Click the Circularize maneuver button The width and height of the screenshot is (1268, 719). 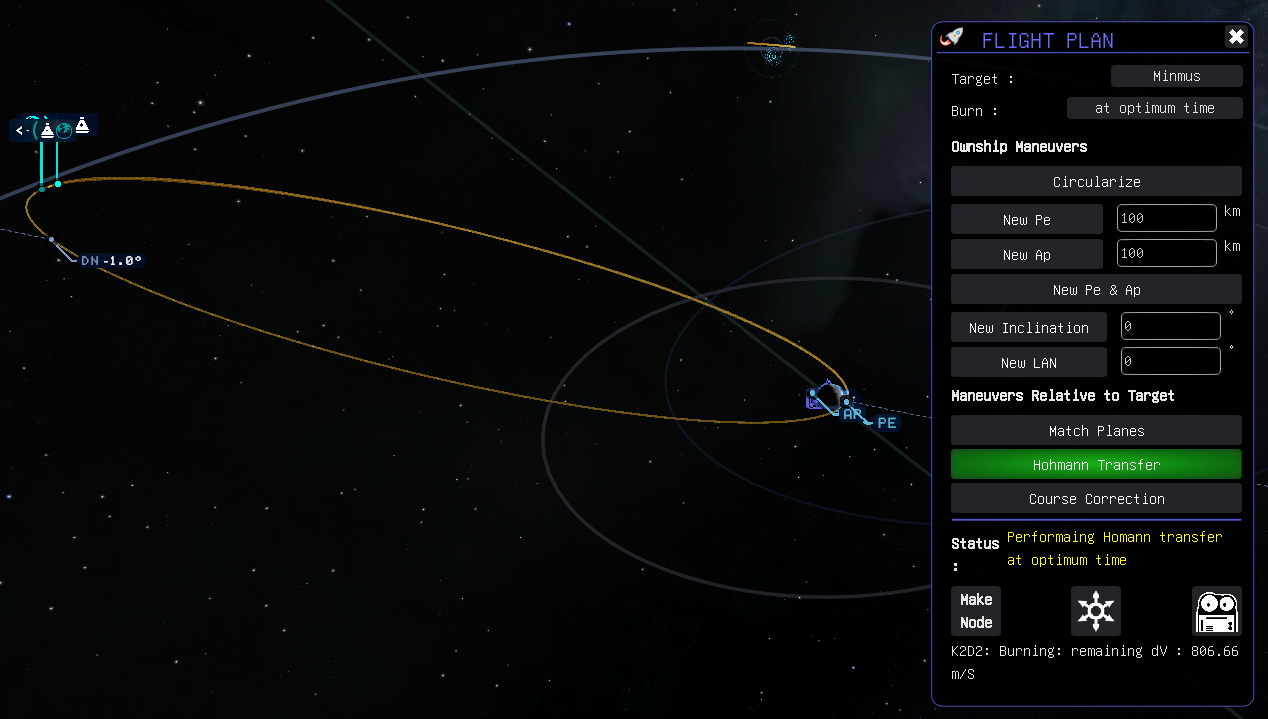point(1096,182)
